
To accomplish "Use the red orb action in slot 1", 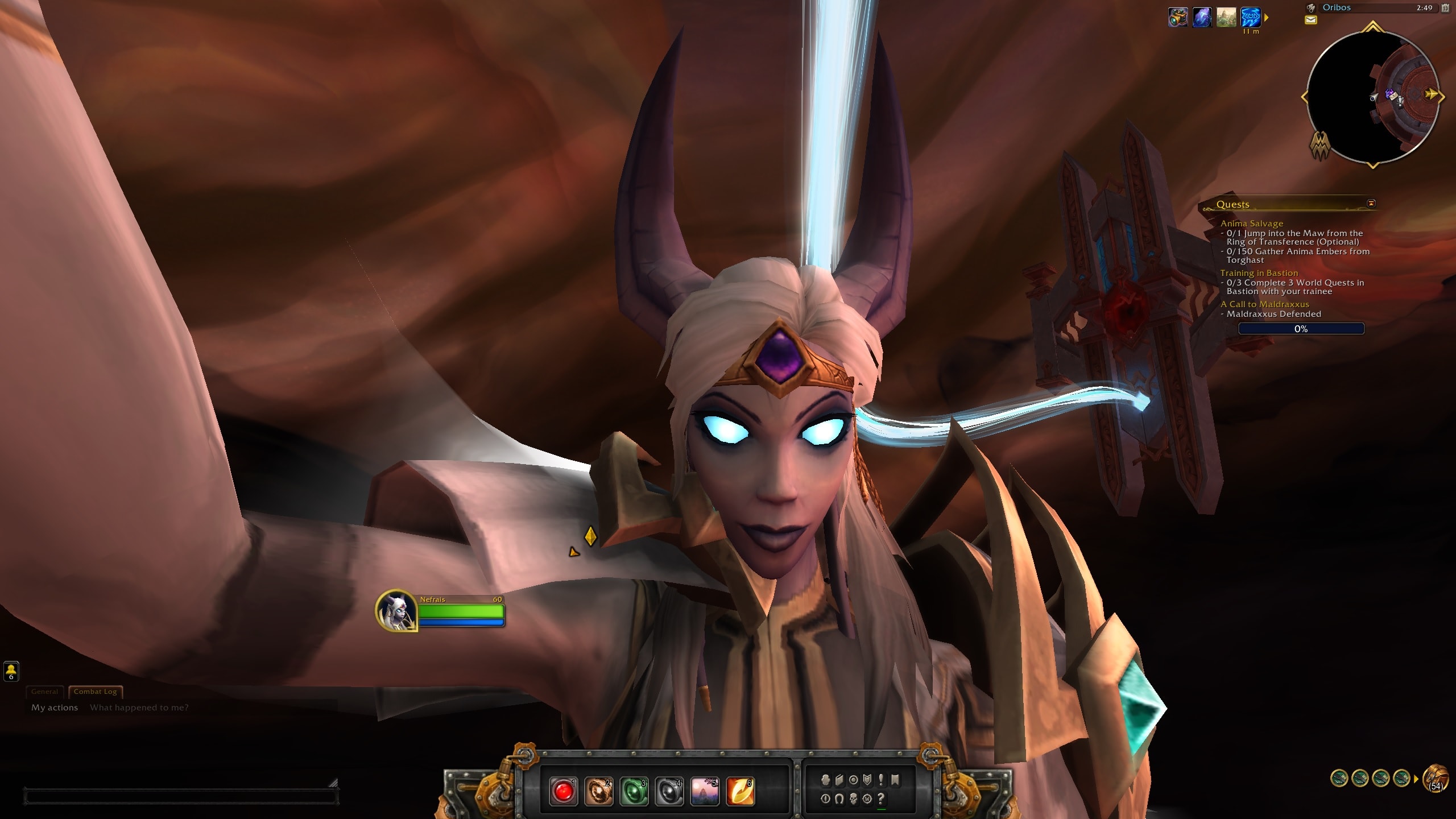I will pyautogui.click(x=563, y=792).
